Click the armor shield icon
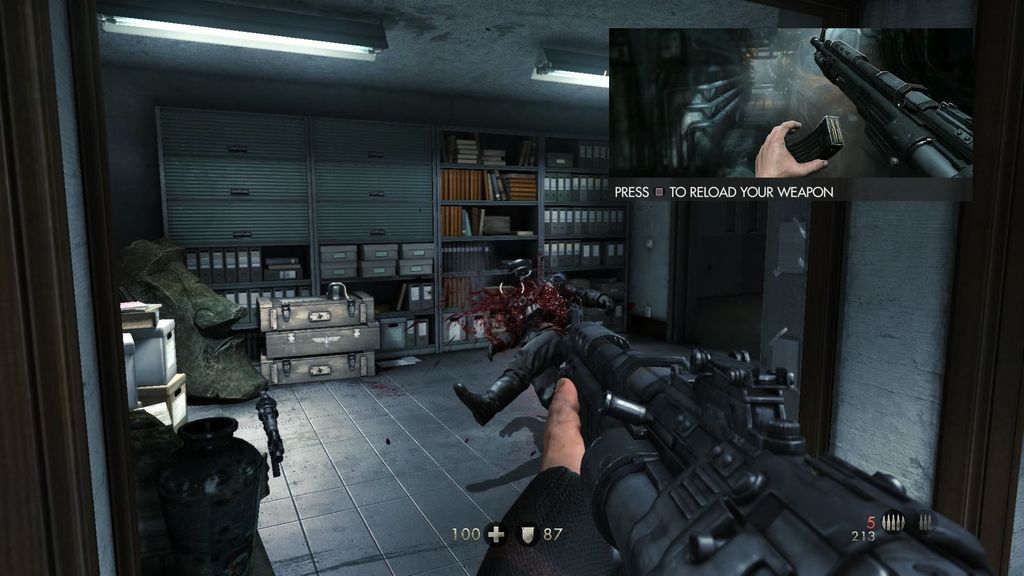Image resolution: width=1024 pixels, height=576 pixels. (525, 534)
